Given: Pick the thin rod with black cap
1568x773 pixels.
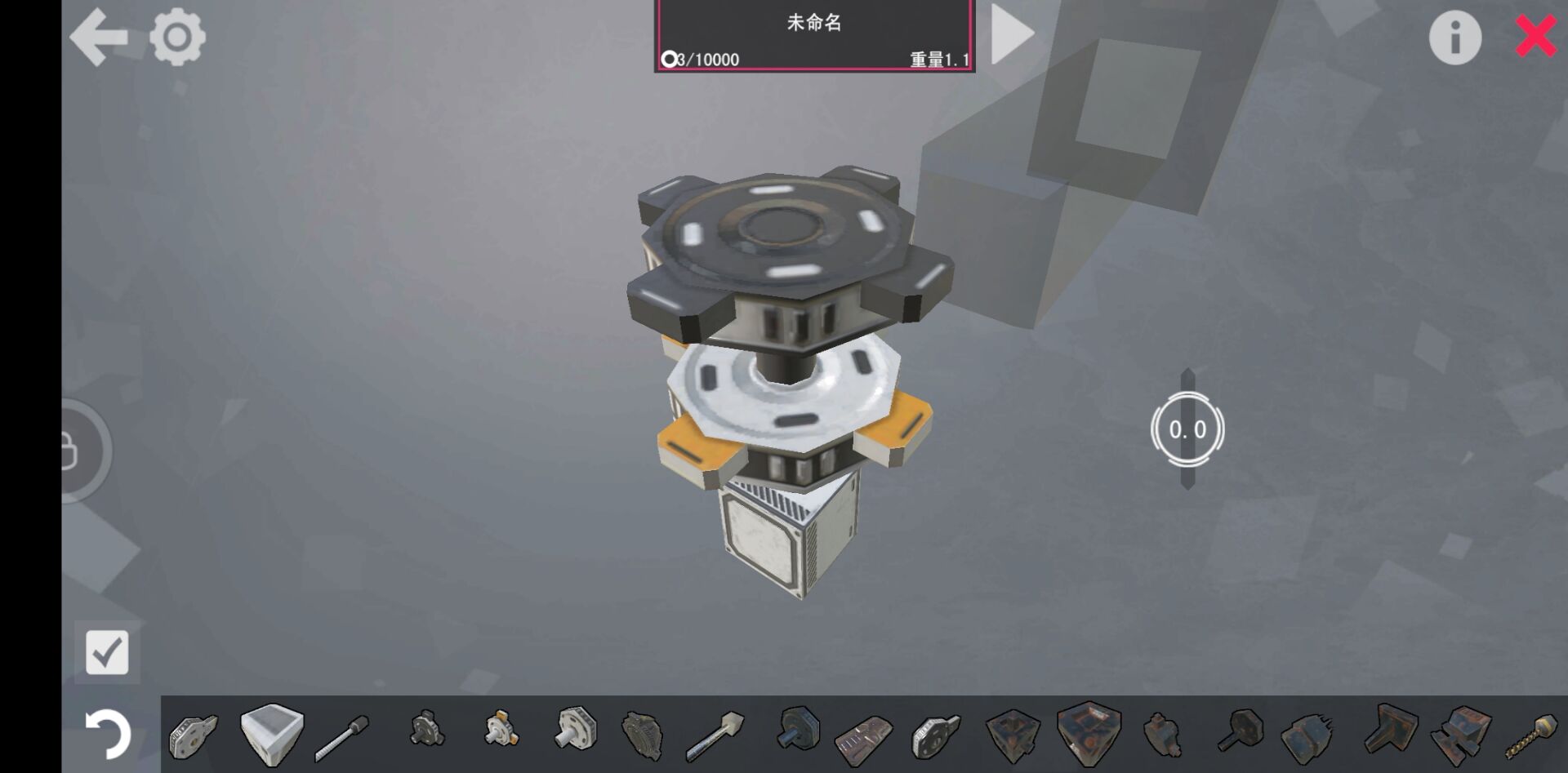Looking at the screenshot, I should (342, 735).
